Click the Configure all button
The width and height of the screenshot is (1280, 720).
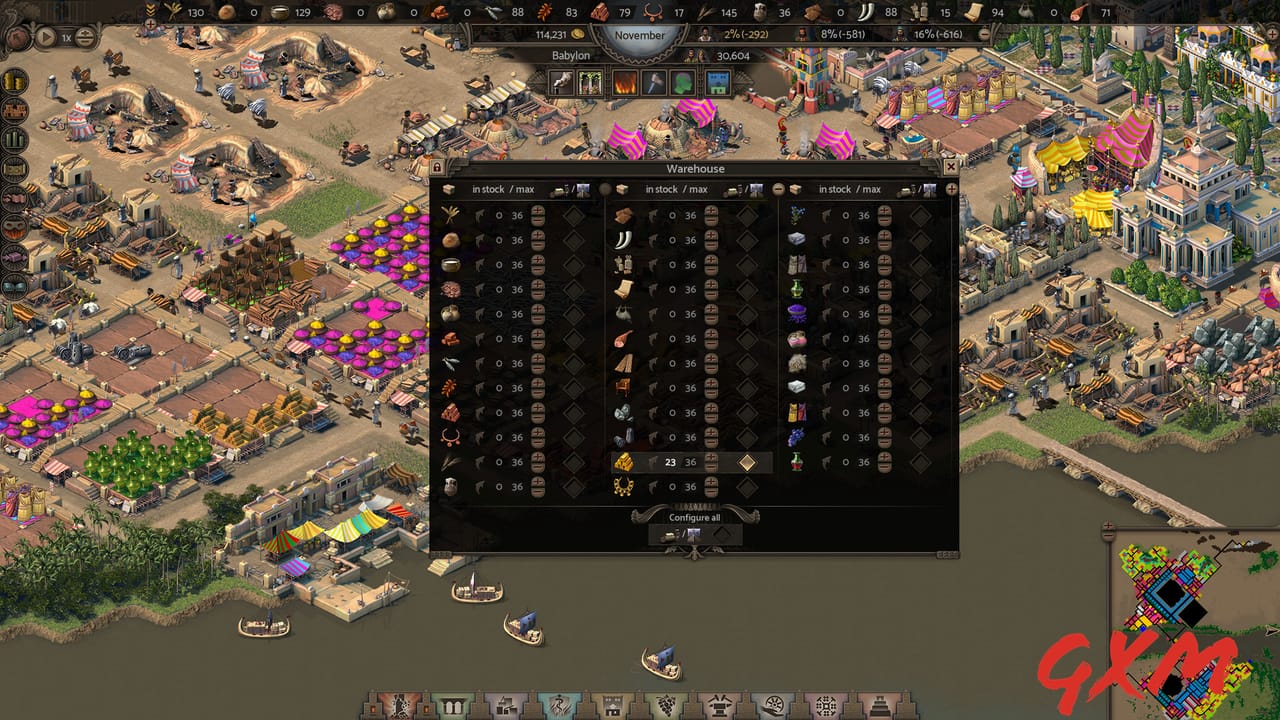click(695, 517)
